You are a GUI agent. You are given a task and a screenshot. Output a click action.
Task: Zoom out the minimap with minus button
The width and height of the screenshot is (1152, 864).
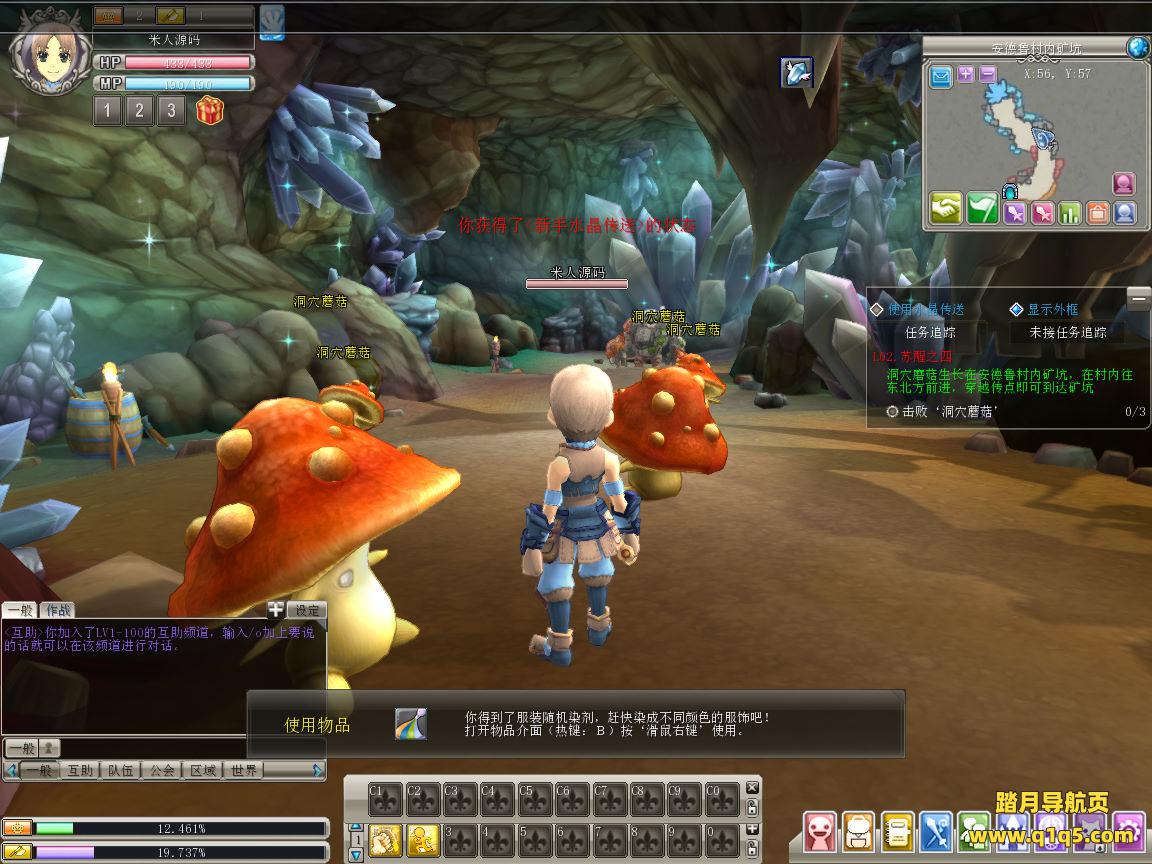tap(987, 74)
